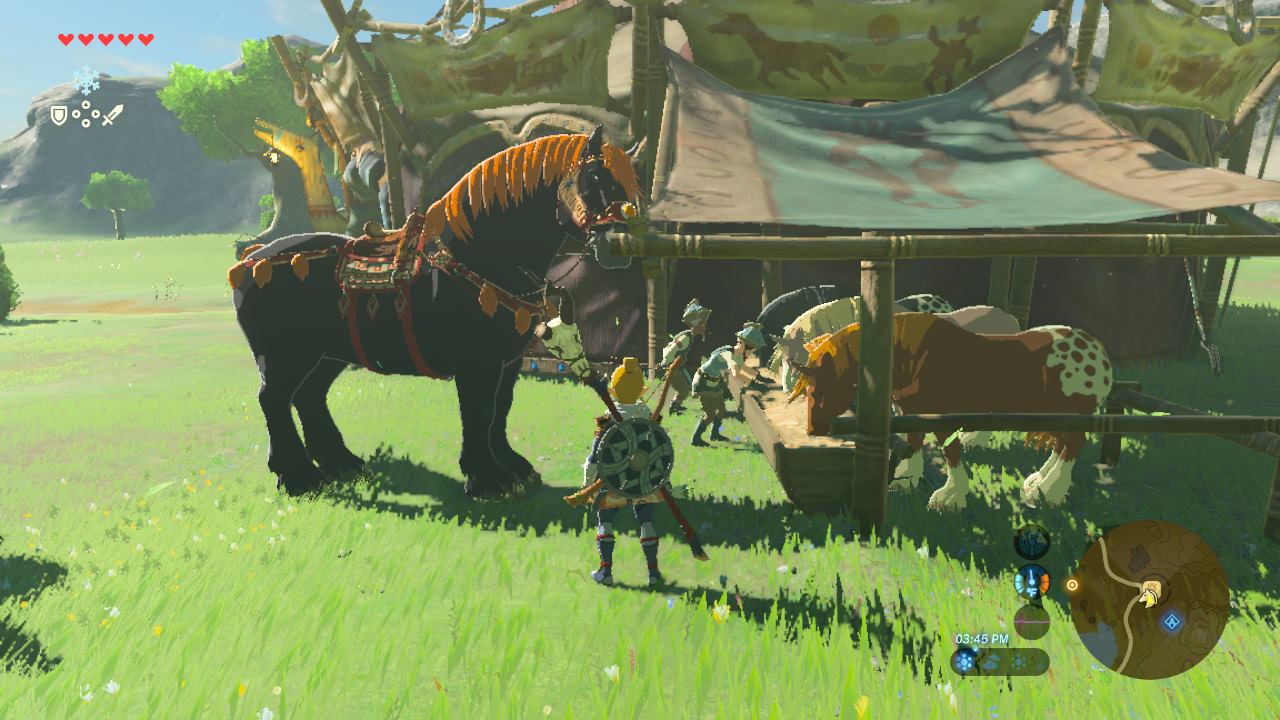The image size is (1280, 720).
Task: Select the stable icon on the minimap
Action: 1151,586
